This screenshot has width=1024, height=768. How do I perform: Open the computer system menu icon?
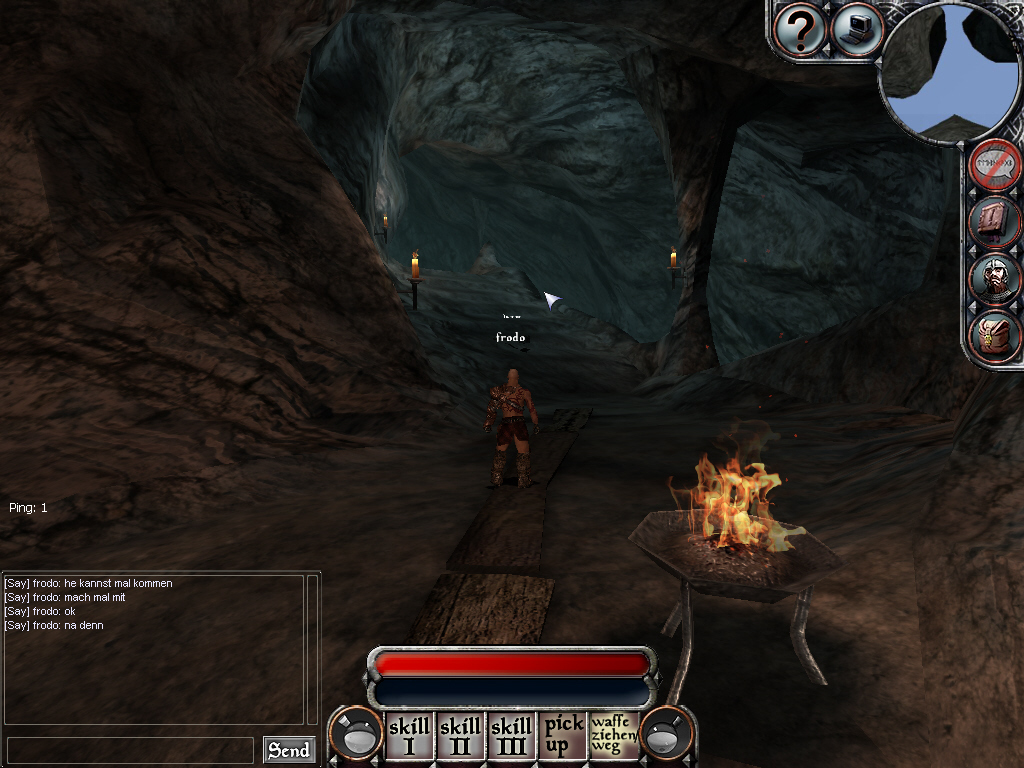(x=857, y=29)
